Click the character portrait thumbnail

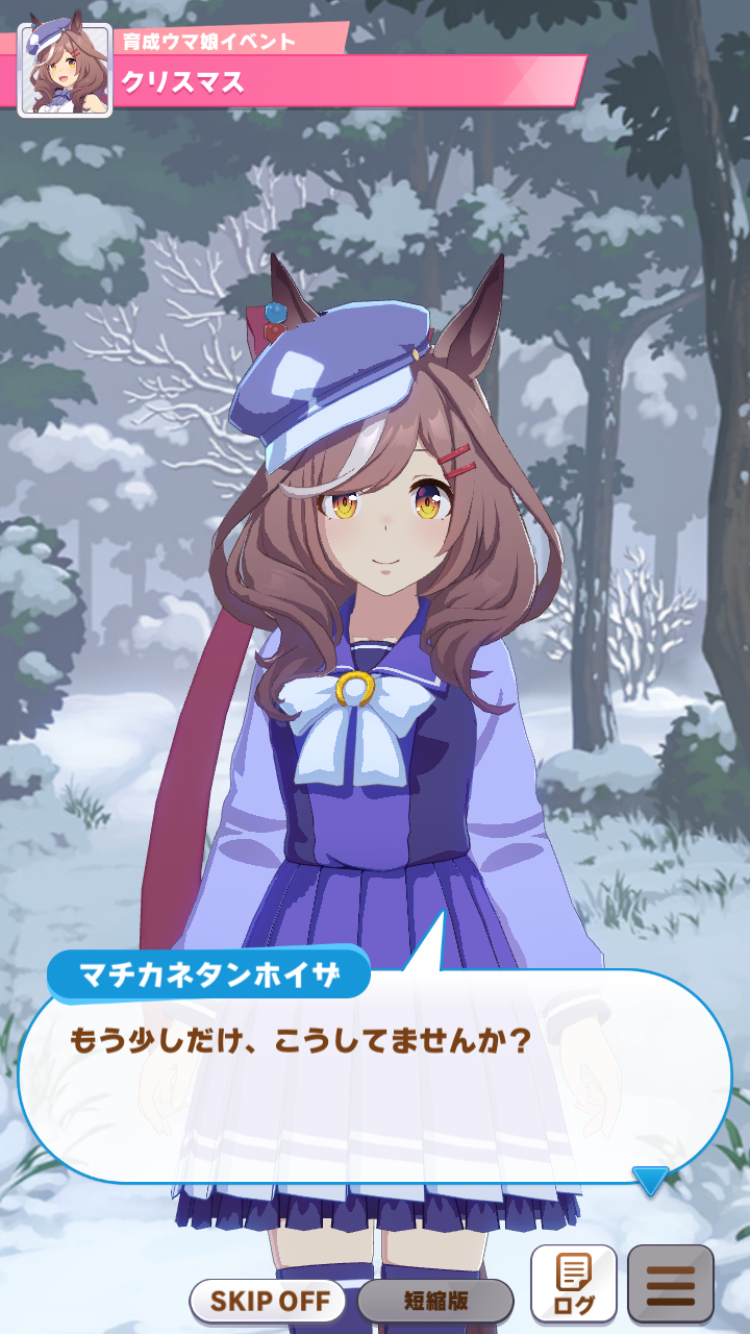coord(65,70)
